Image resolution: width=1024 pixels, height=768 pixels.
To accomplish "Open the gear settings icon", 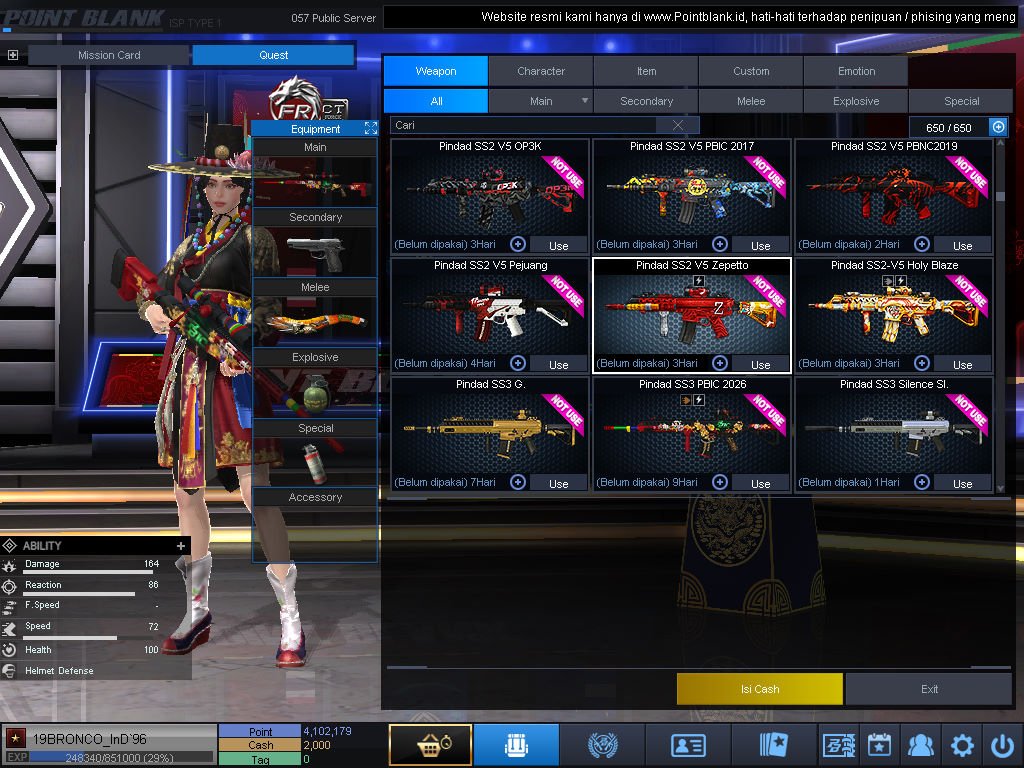I will [x=962, y=745].
